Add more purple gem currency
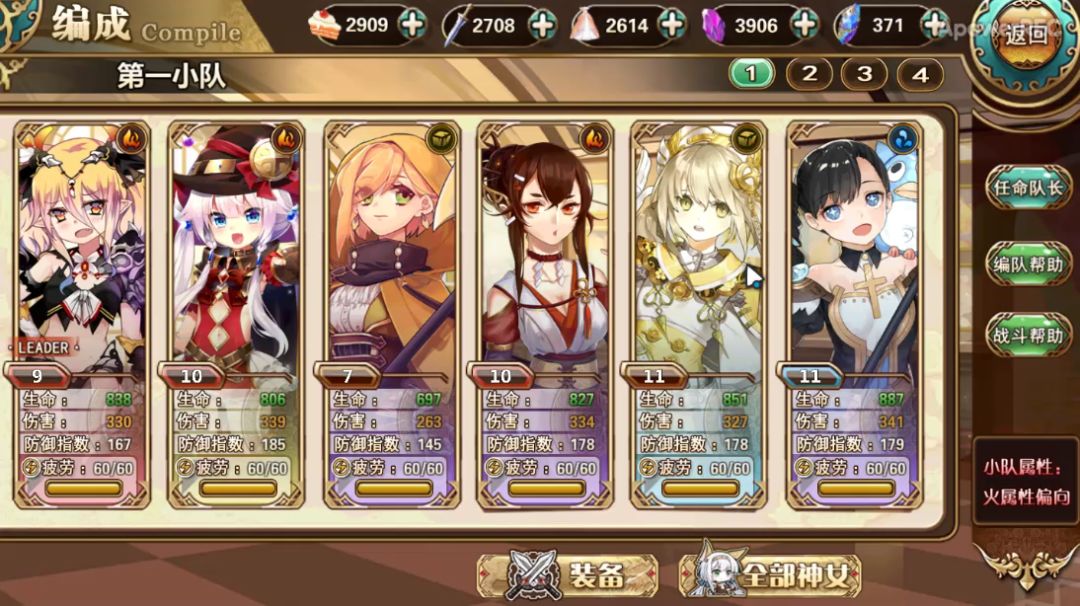Image resolution: width=1080 pixels, height=606 pixels. [802, 25]
